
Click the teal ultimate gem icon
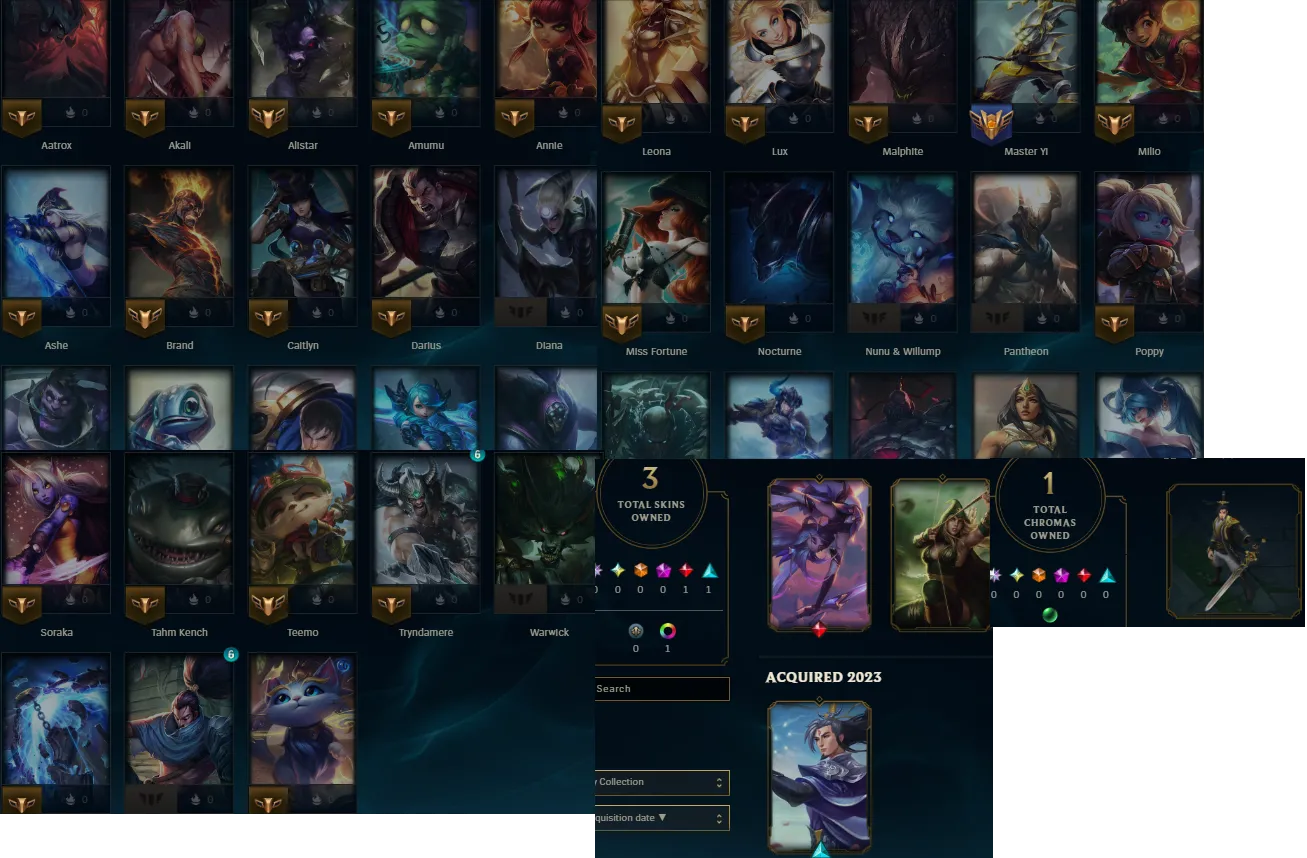pos(710,572)
